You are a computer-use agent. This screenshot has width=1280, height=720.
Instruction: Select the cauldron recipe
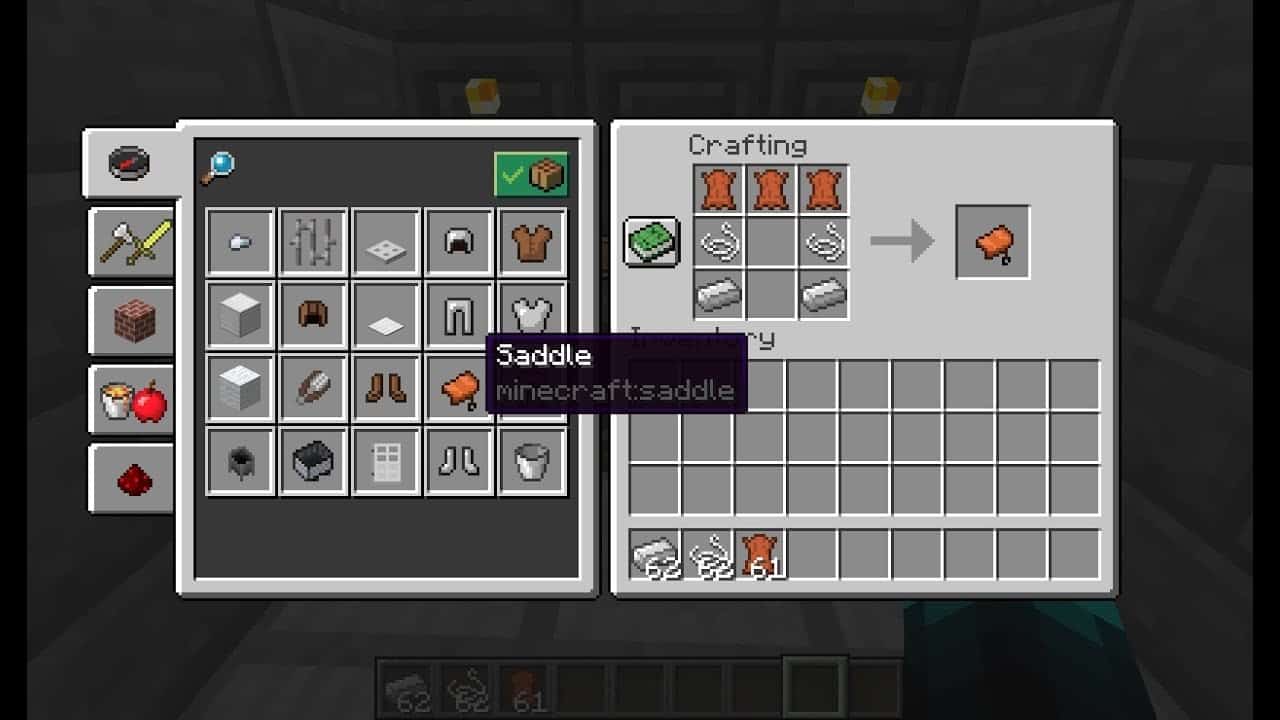point(238,460)
